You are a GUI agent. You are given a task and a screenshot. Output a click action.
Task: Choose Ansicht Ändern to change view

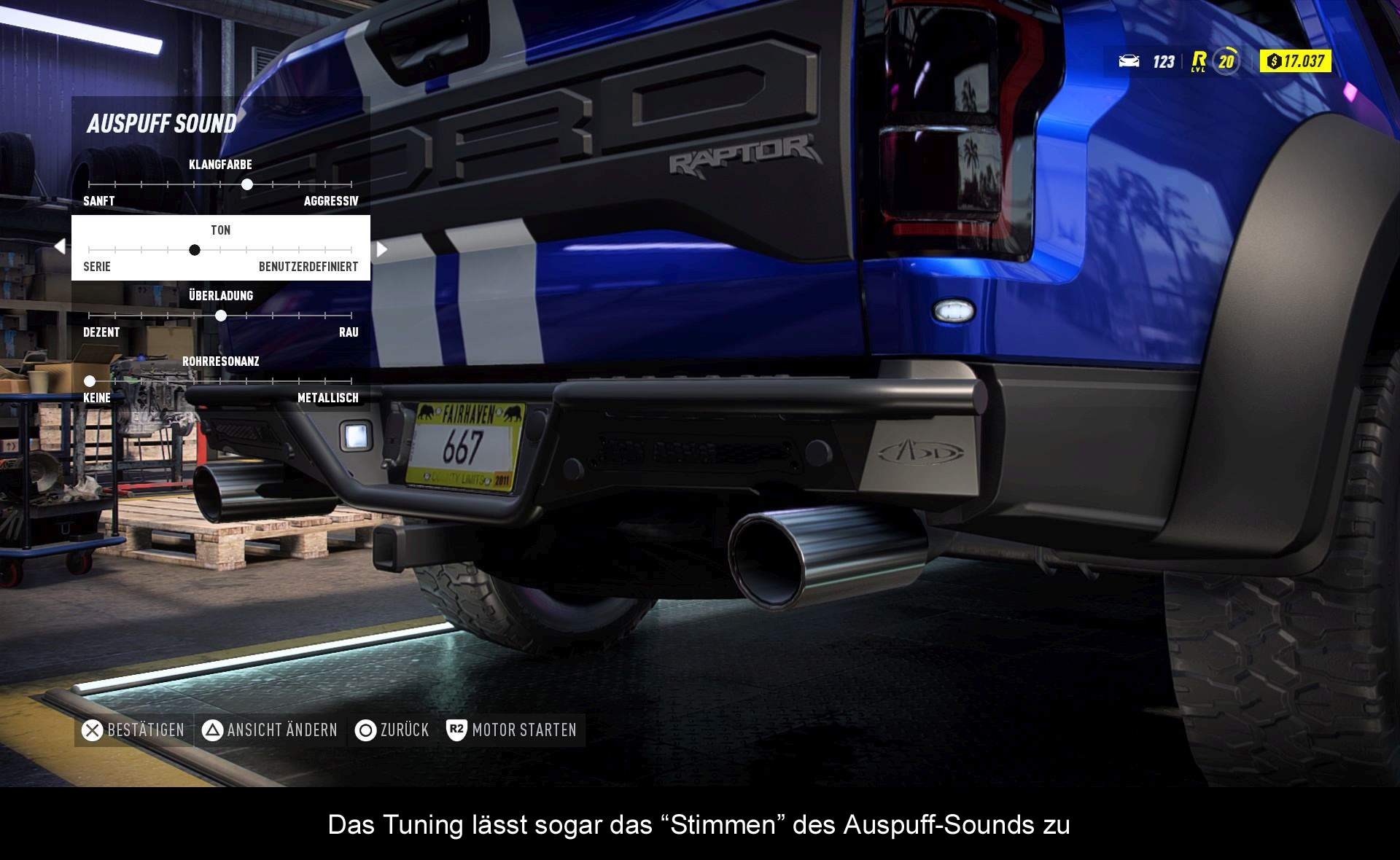tap(270, 730)
